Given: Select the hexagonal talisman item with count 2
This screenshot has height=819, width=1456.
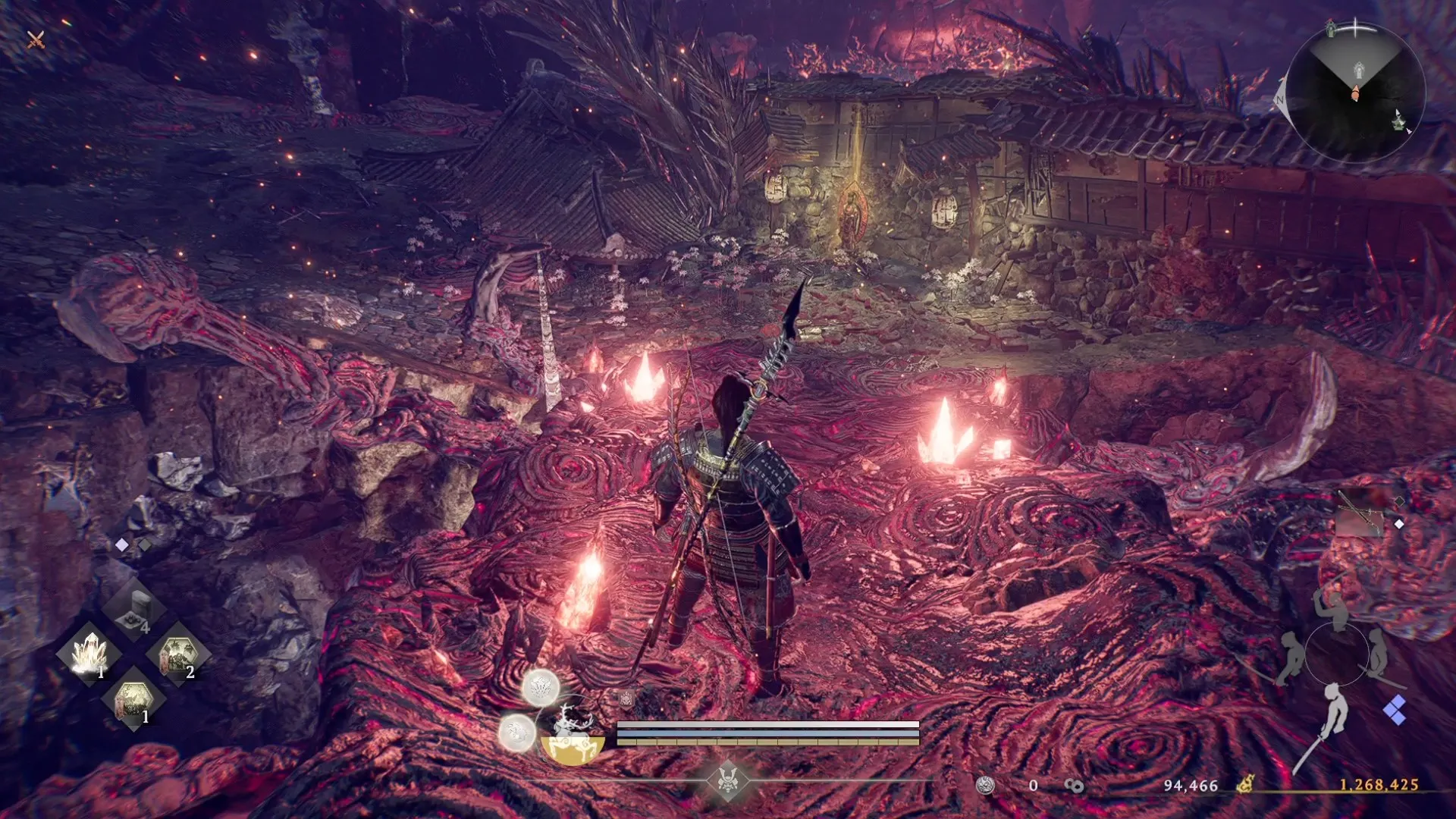Looking at the screenshot, I should coord(179,654).
